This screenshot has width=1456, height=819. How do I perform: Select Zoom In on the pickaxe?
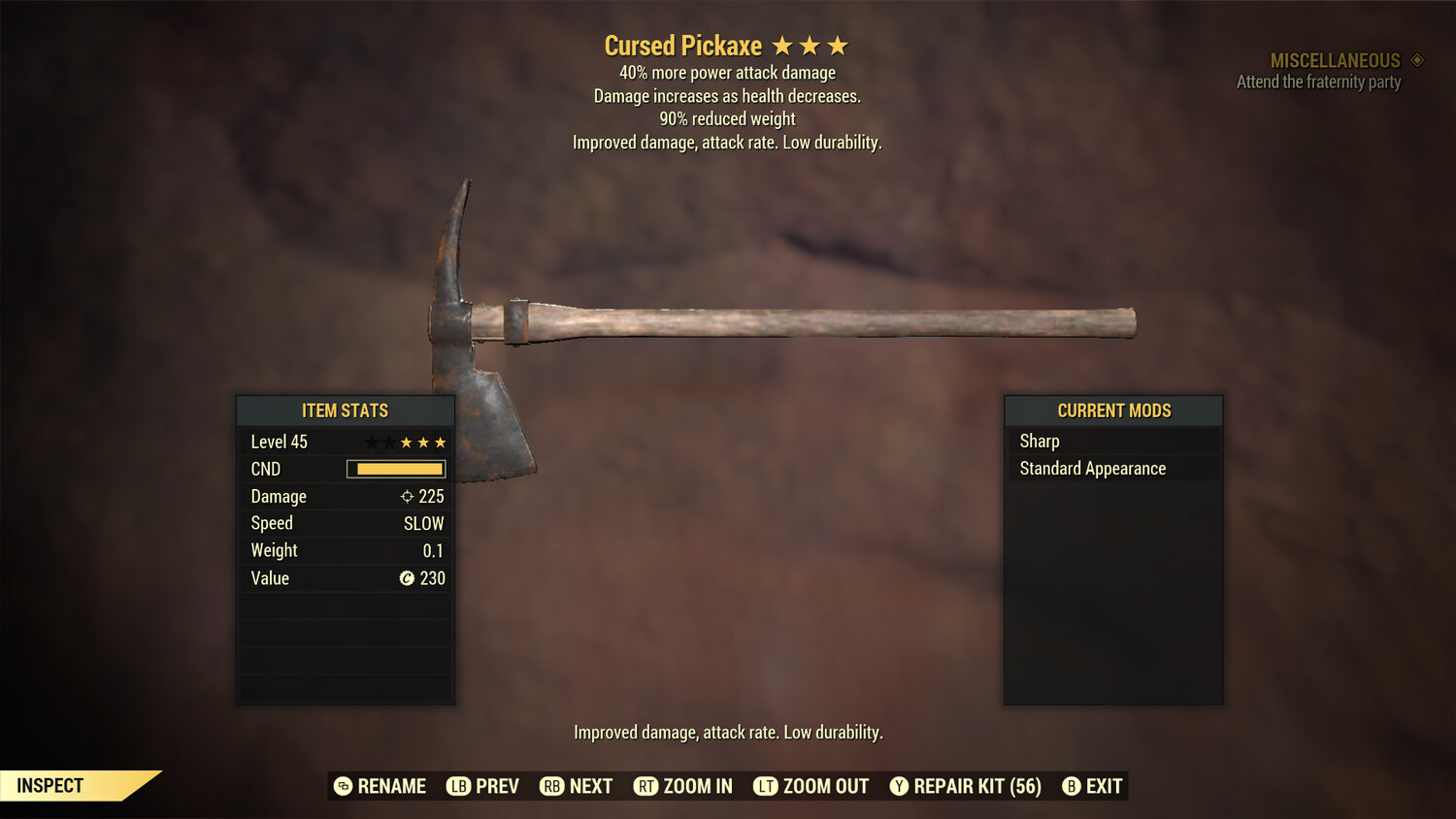tap(683, 786)
